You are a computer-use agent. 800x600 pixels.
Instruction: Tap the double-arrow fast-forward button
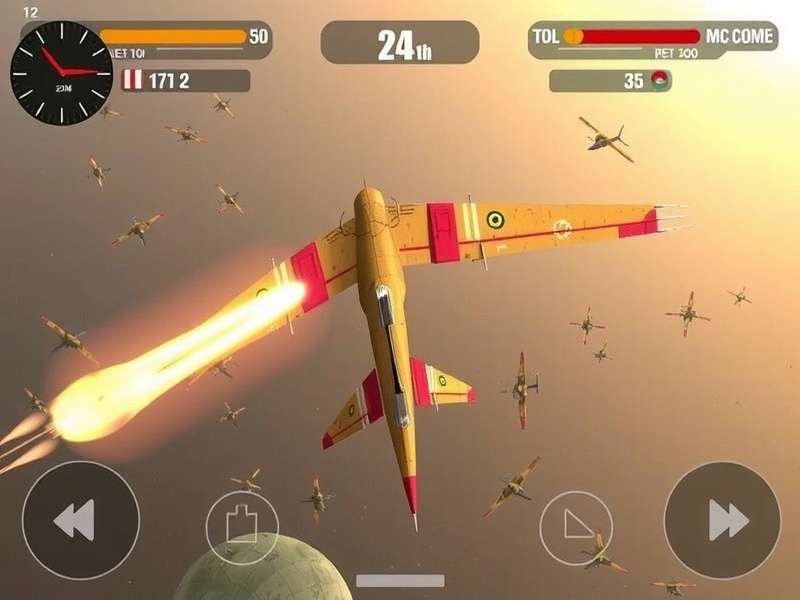click(x=722, y=520)
